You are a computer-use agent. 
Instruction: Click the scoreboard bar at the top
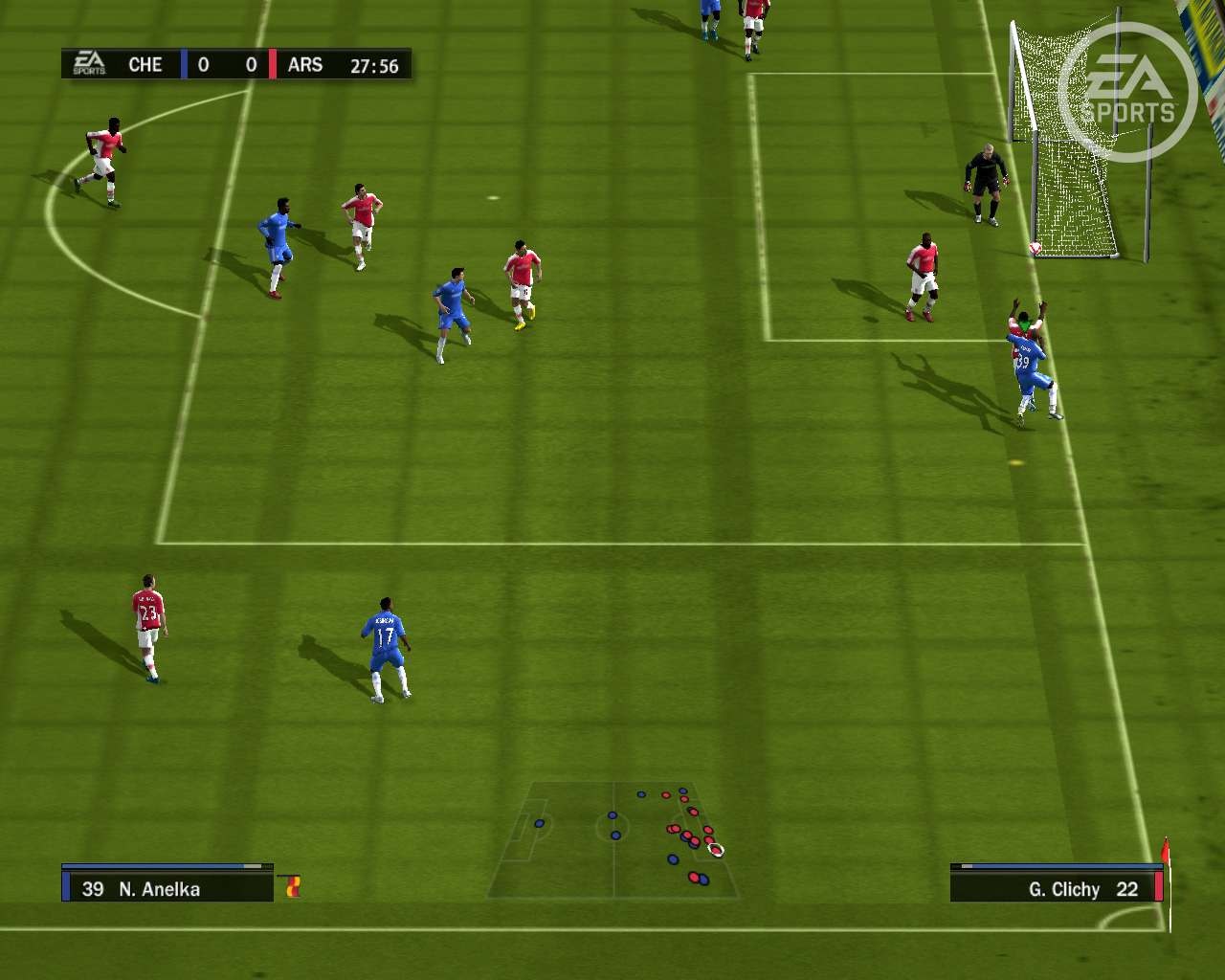pyautogui.click(x=234, y=64)
